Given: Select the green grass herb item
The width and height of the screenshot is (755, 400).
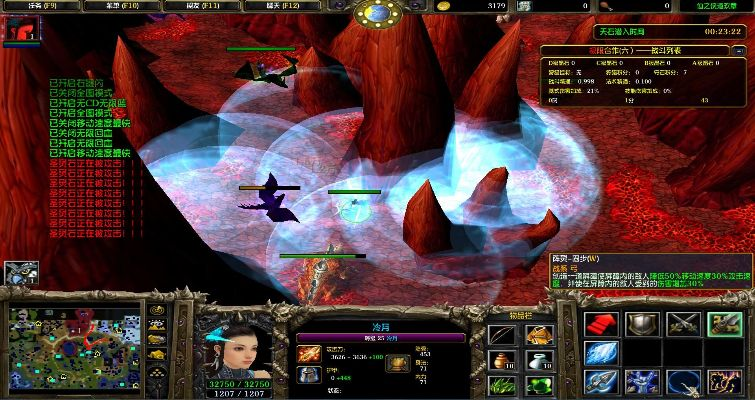Looking at the screenshot, I should [502, 386].
